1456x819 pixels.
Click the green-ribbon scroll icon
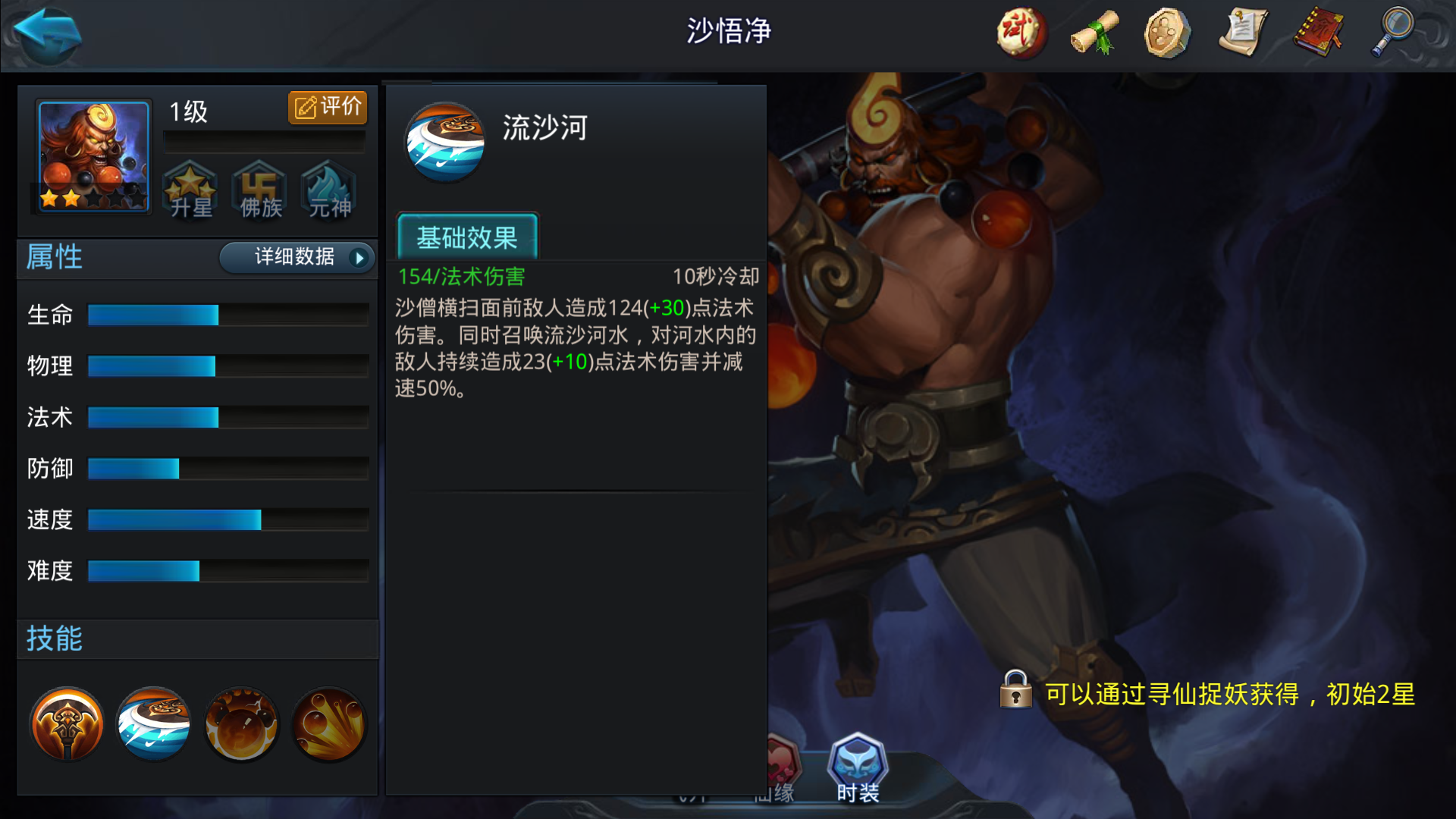click(1094, 32)
